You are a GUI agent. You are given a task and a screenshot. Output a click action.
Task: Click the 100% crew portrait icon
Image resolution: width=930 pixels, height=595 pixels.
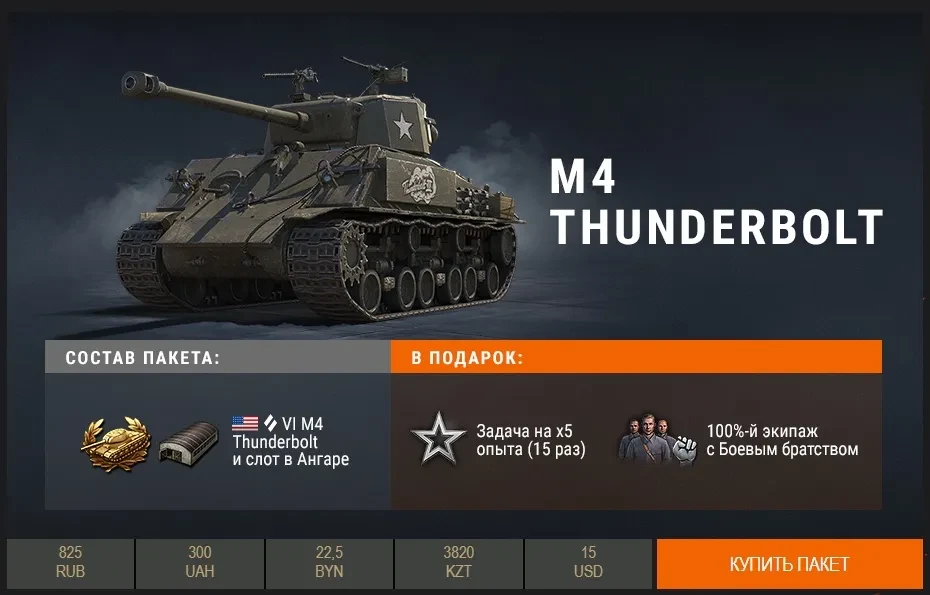click(657, 441)
